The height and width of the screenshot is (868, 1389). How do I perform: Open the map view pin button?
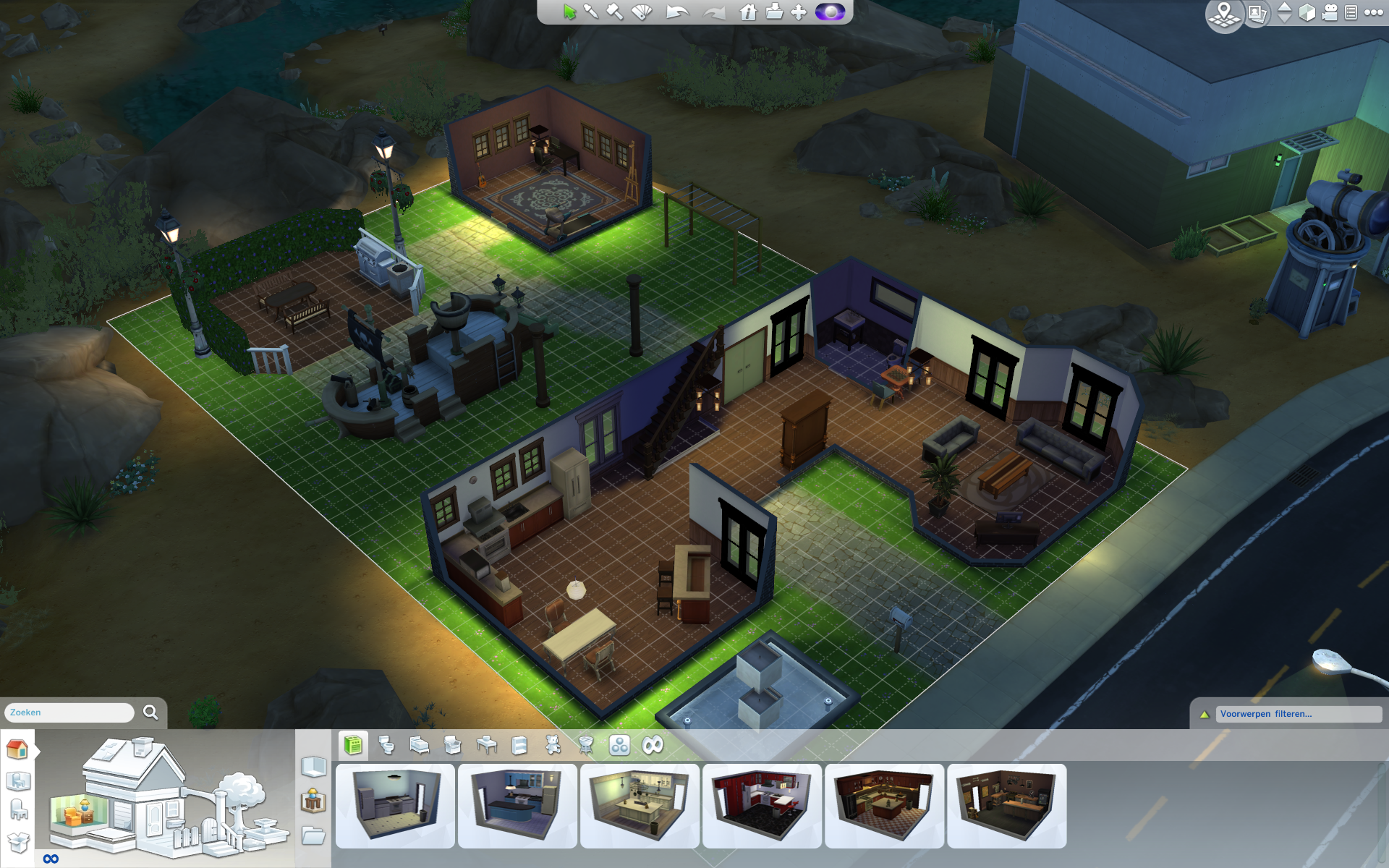[x=1224, y=14]
